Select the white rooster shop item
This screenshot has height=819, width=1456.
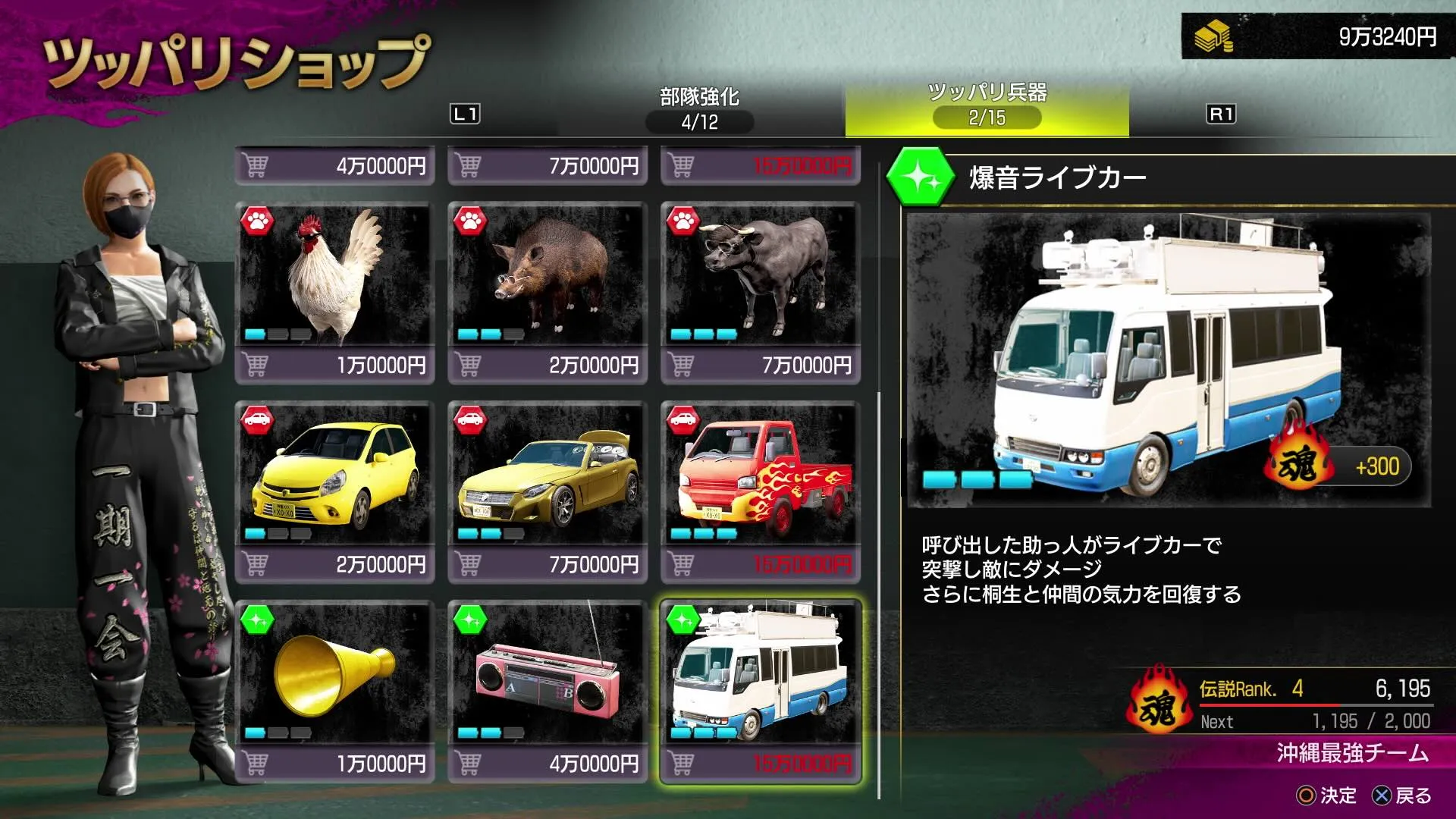(334, 277)
